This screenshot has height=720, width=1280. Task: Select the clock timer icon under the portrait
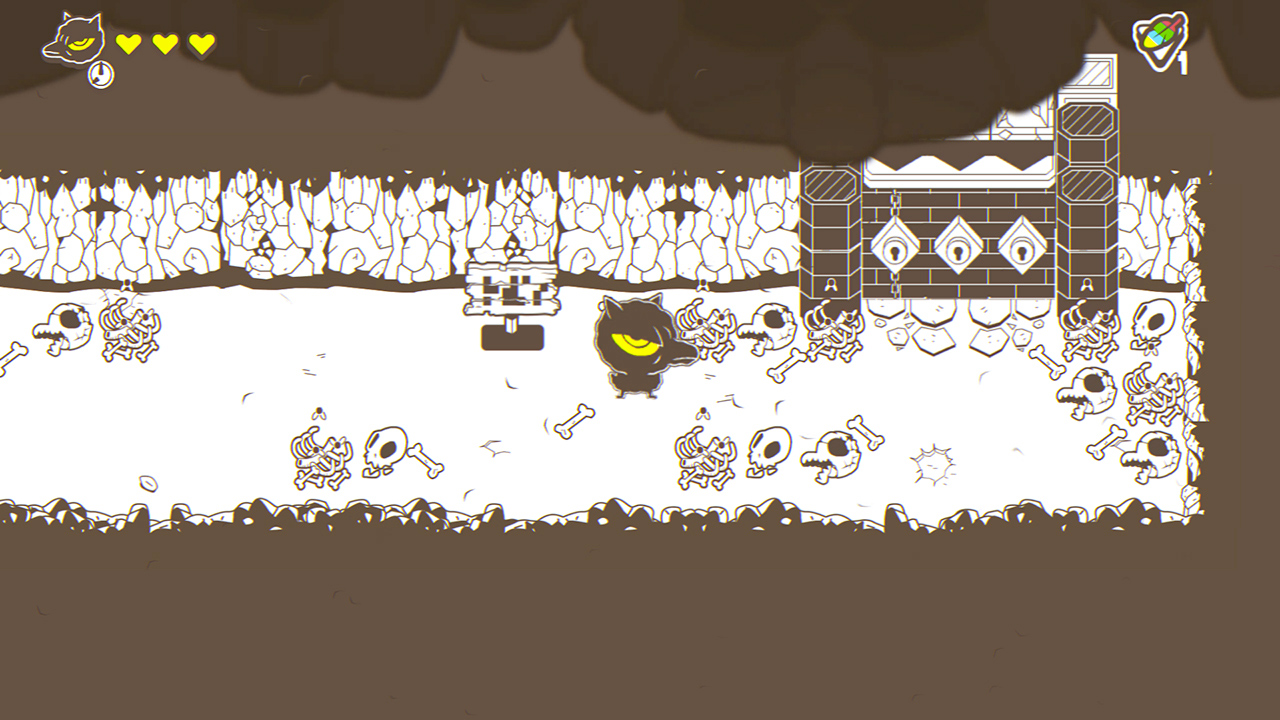pyautogui.click(x=100, y=74)
